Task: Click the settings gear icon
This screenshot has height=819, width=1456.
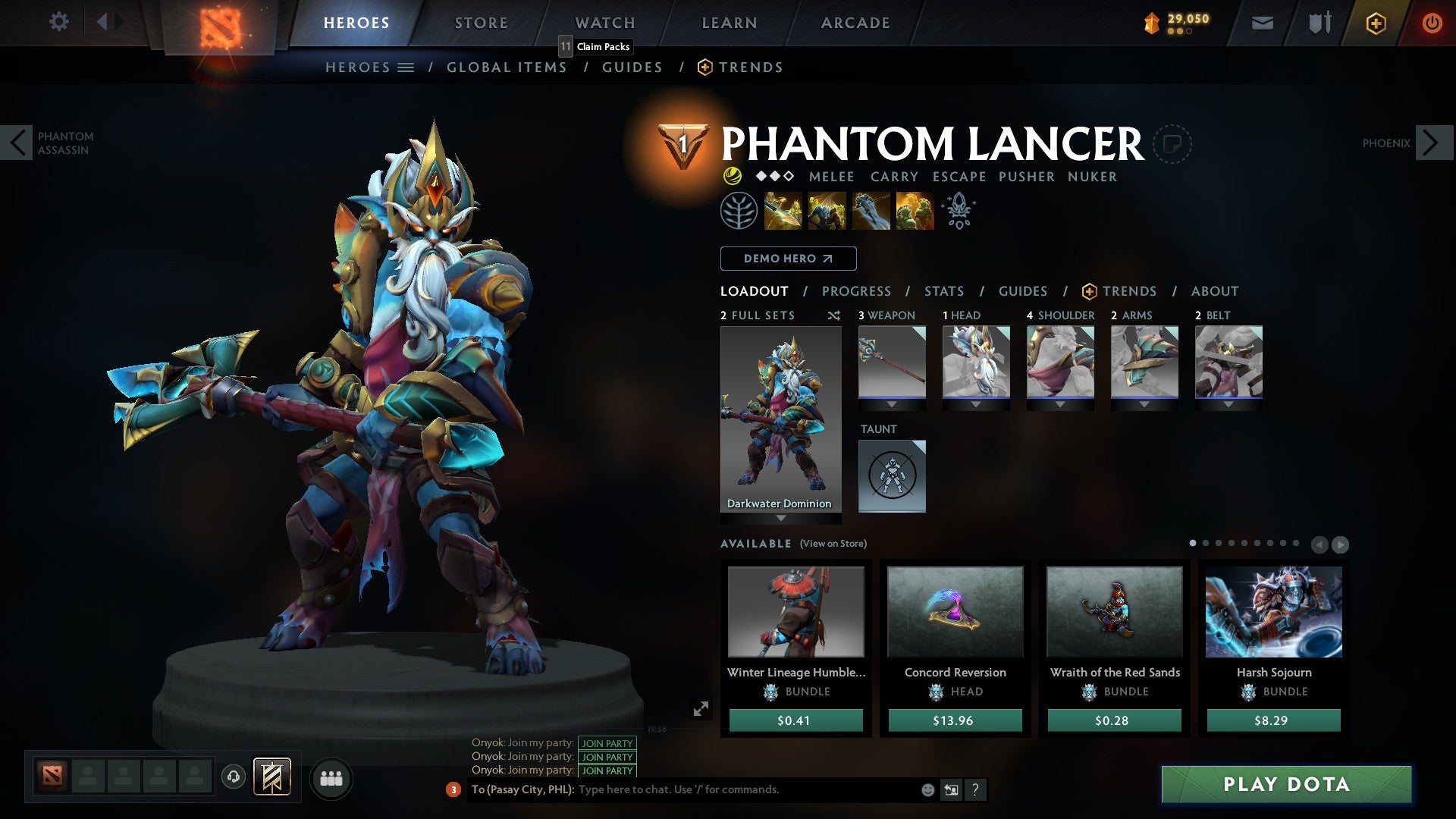Action: [59, 22]
